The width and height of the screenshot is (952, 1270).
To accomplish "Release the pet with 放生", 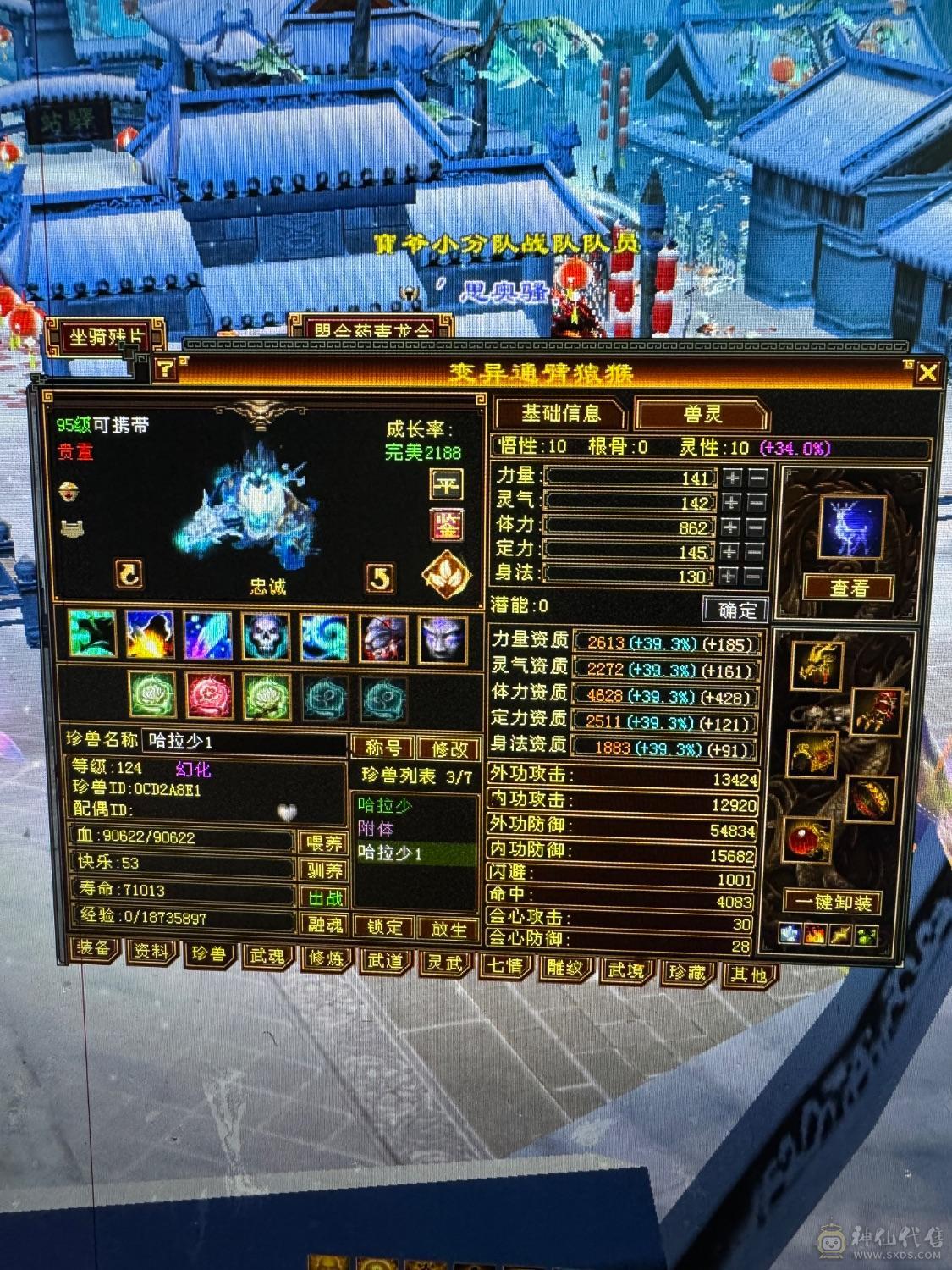I will pyautogui.click(x=448, y=929).
